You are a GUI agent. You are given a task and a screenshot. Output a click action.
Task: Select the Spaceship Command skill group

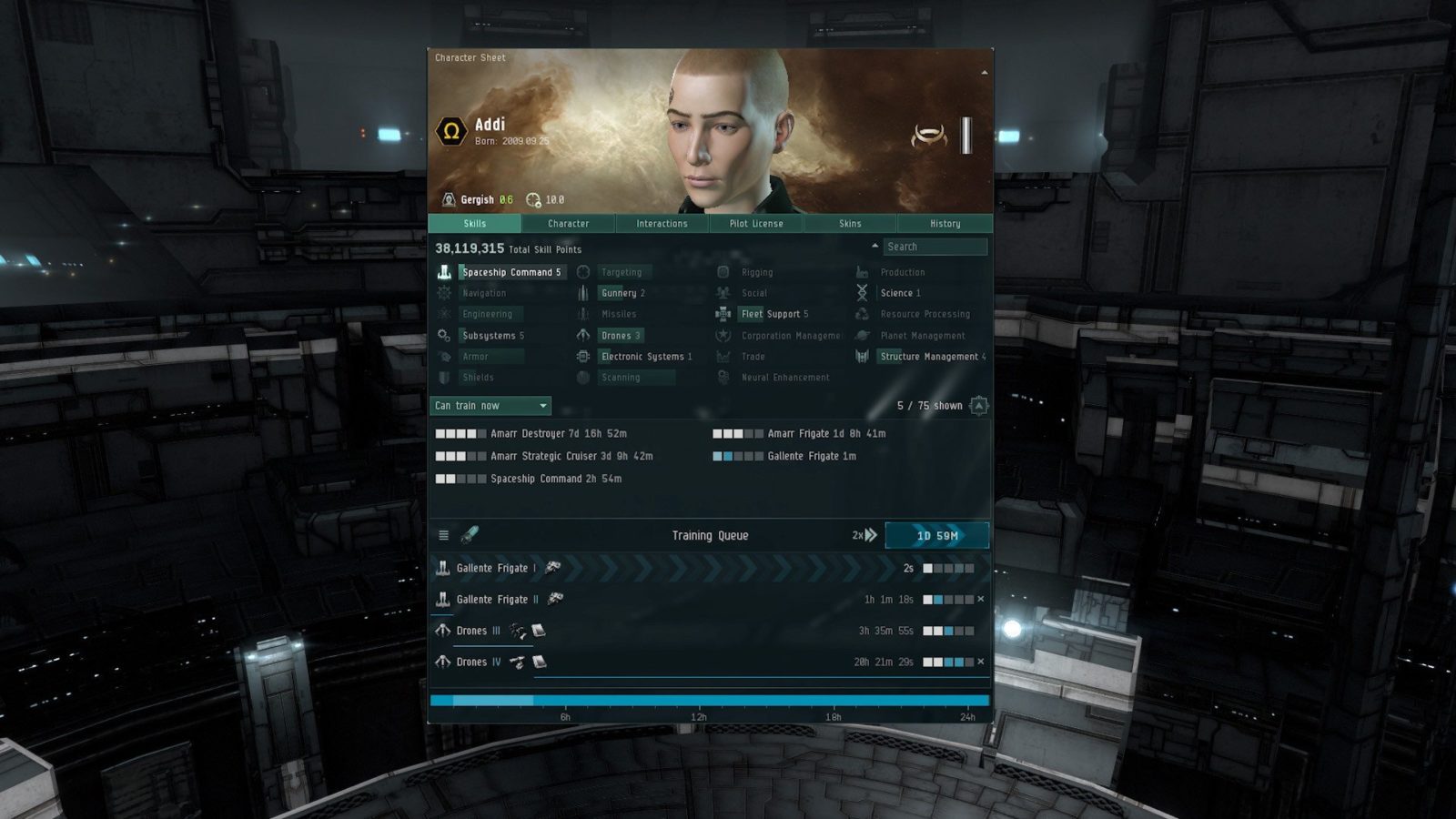pos(511,272)
